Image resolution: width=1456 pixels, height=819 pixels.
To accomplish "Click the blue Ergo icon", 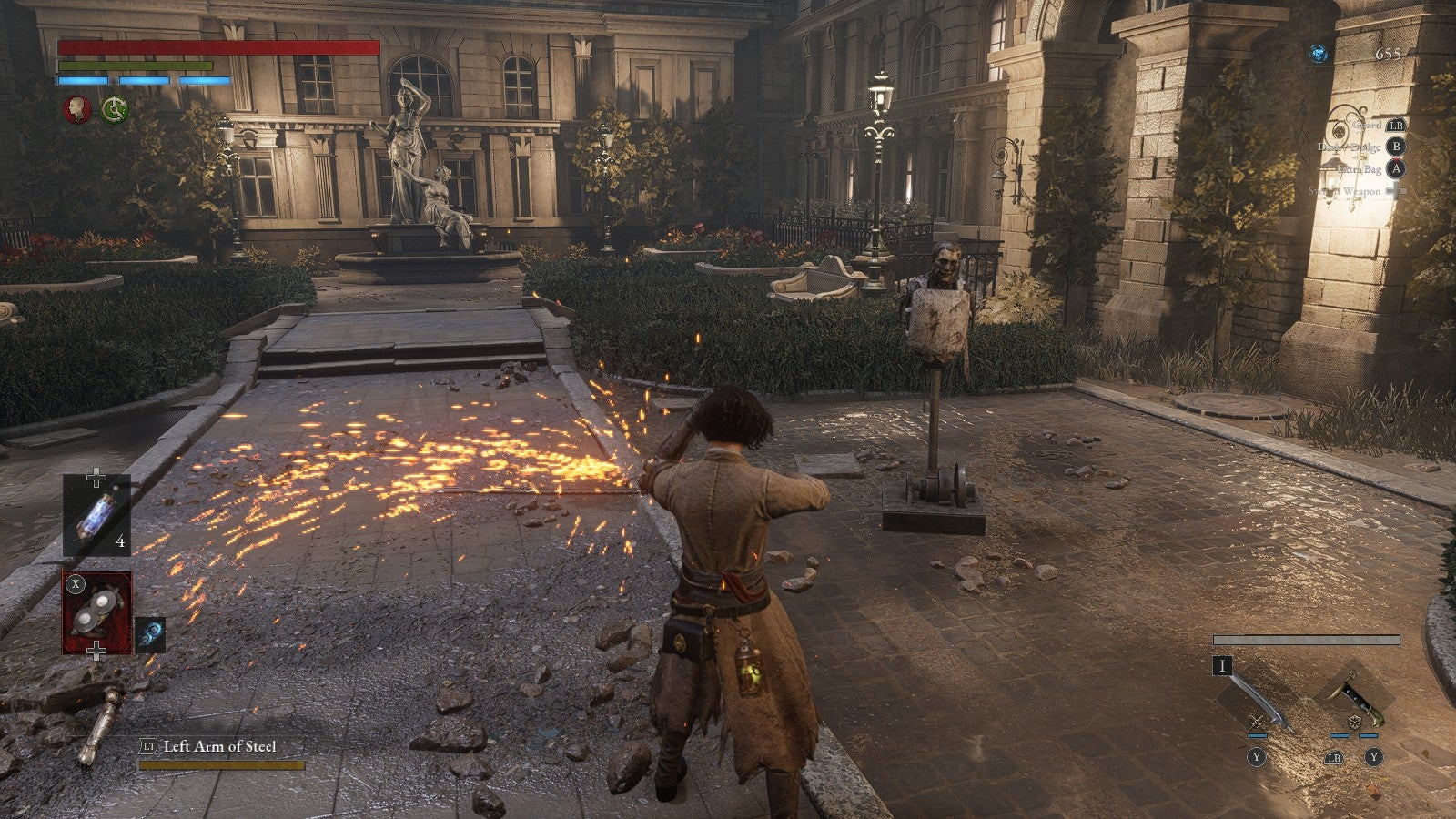I will tap(1317, 54).
